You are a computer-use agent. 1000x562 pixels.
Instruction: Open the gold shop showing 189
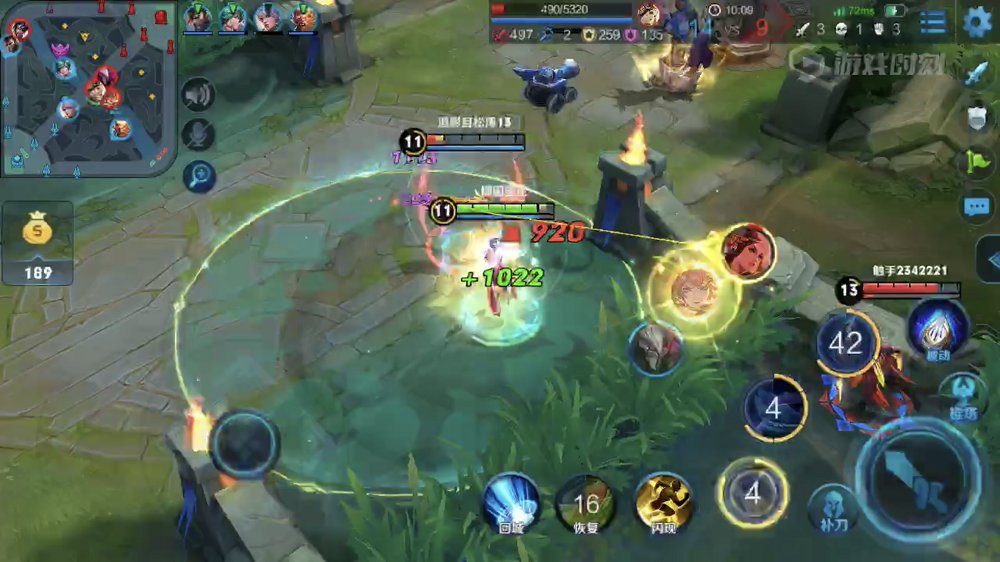tap(38, 243)
